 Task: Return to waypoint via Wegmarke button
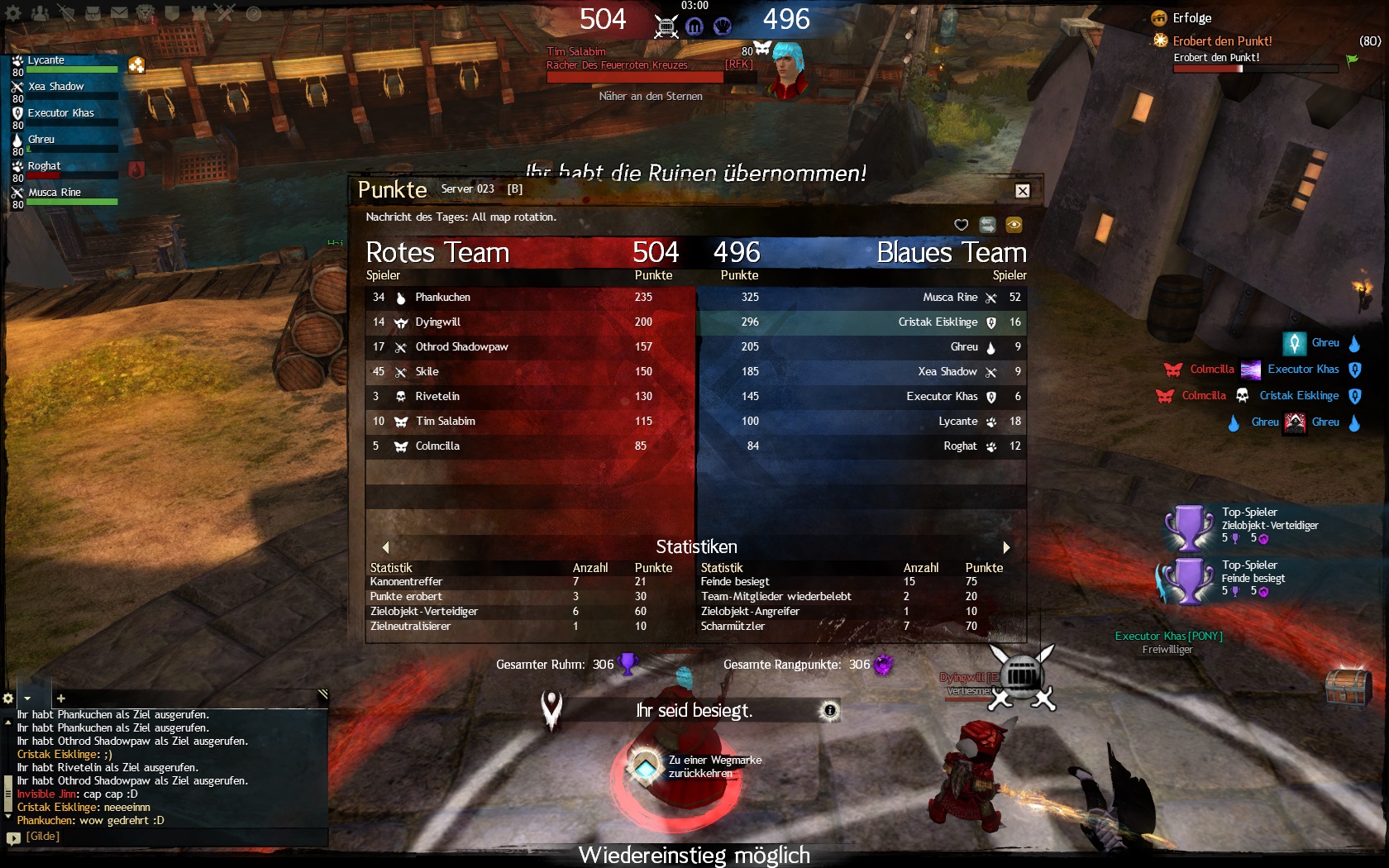tap(646, 766)
